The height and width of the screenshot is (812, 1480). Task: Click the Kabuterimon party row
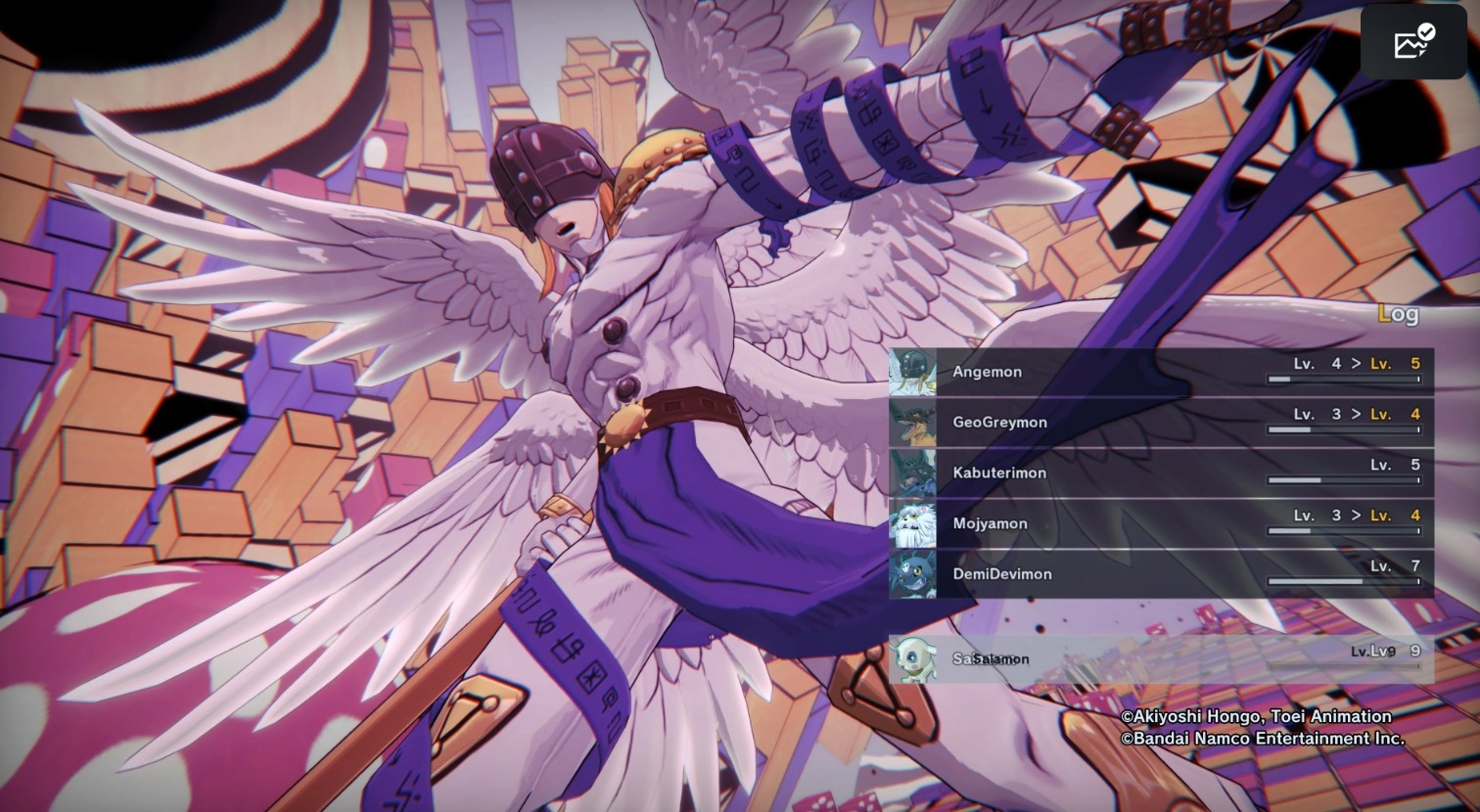(x=1161, y=473)
